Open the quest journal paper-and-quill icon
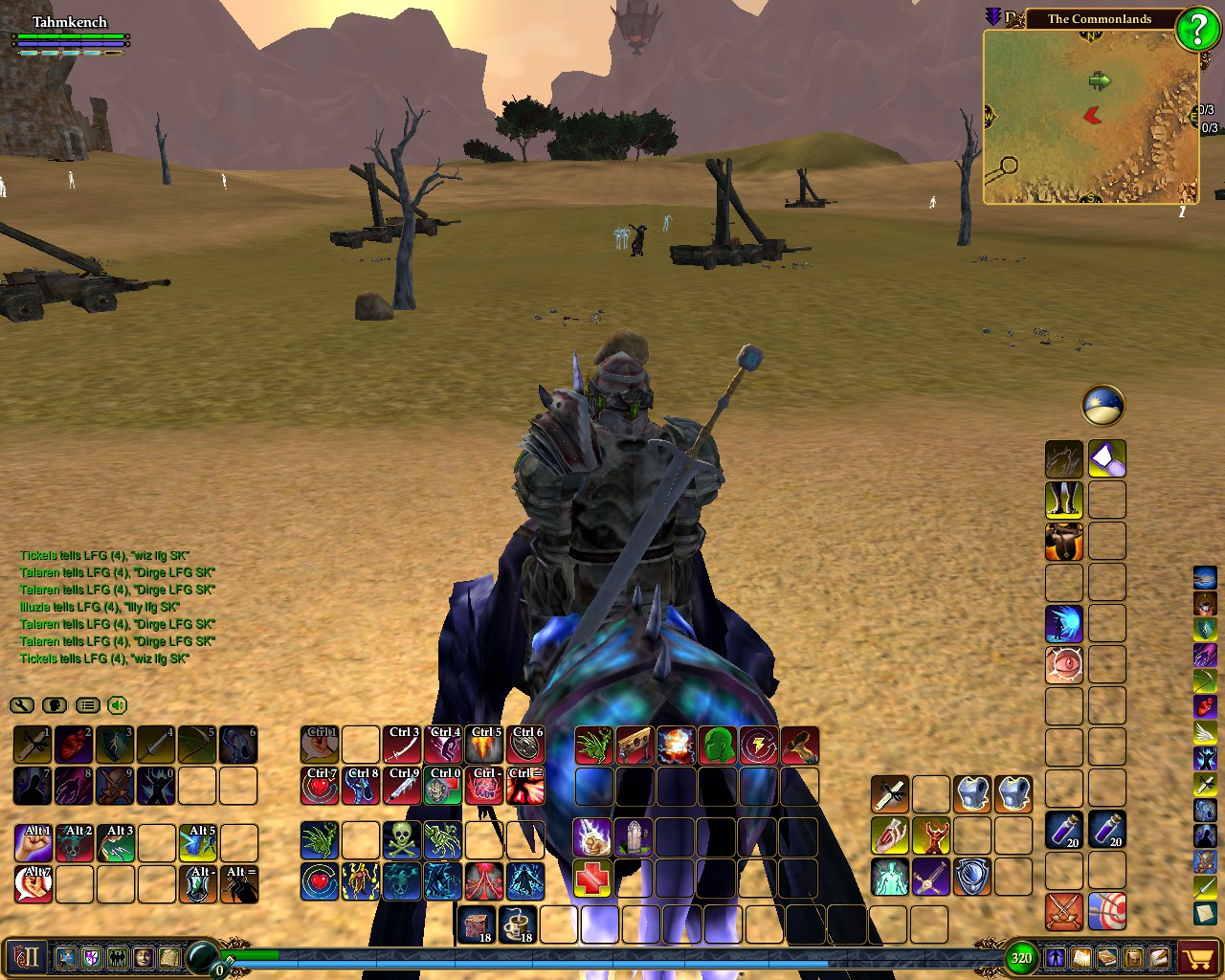The width and height of the screenshot is (1225, 980). pos(1158,956)
